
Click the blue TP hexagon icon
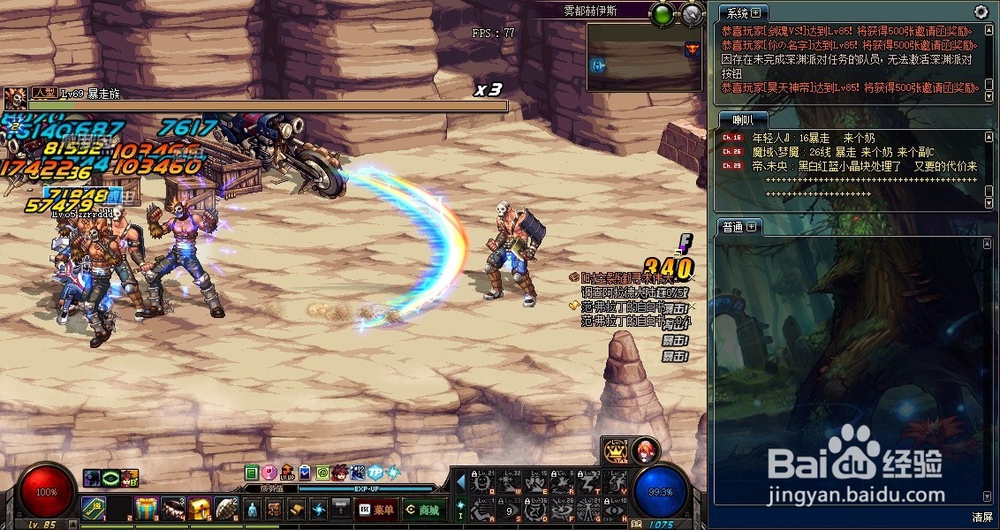pos(375,472)
